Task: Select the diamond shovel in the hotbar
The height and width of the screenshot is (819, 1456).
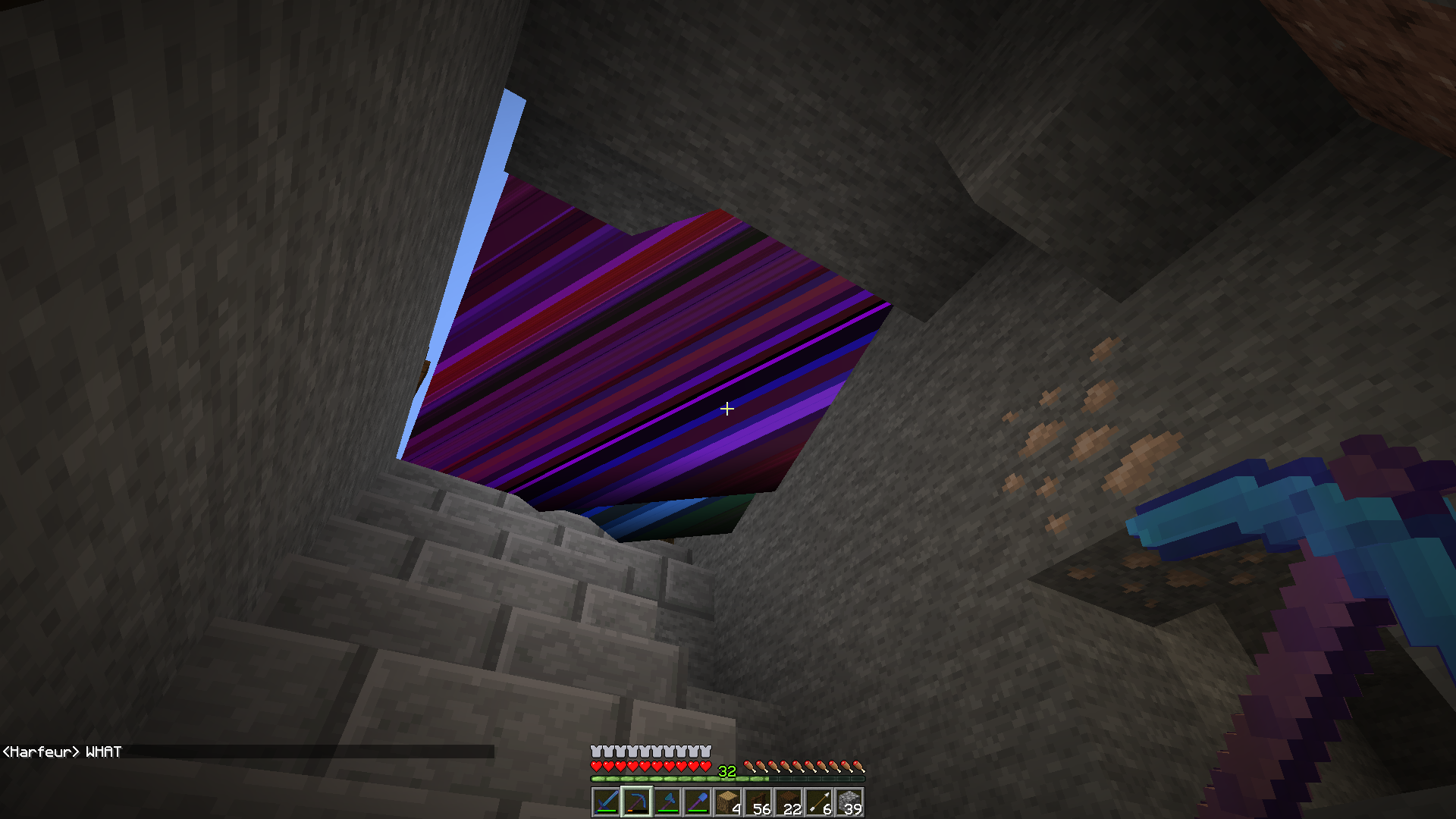Action: (x=698, y=802)
